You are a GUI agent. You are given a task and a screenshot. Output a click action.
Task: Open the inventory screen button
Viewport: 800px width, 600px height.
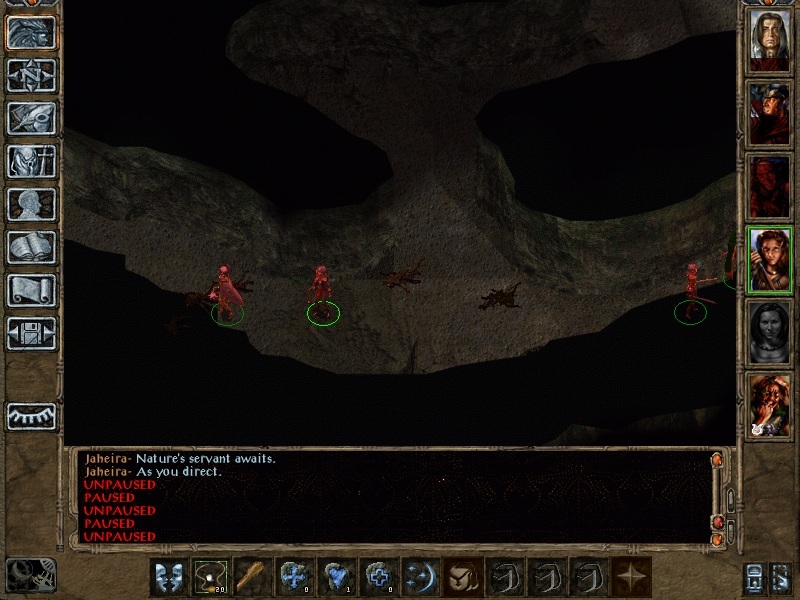click(31, 161)
